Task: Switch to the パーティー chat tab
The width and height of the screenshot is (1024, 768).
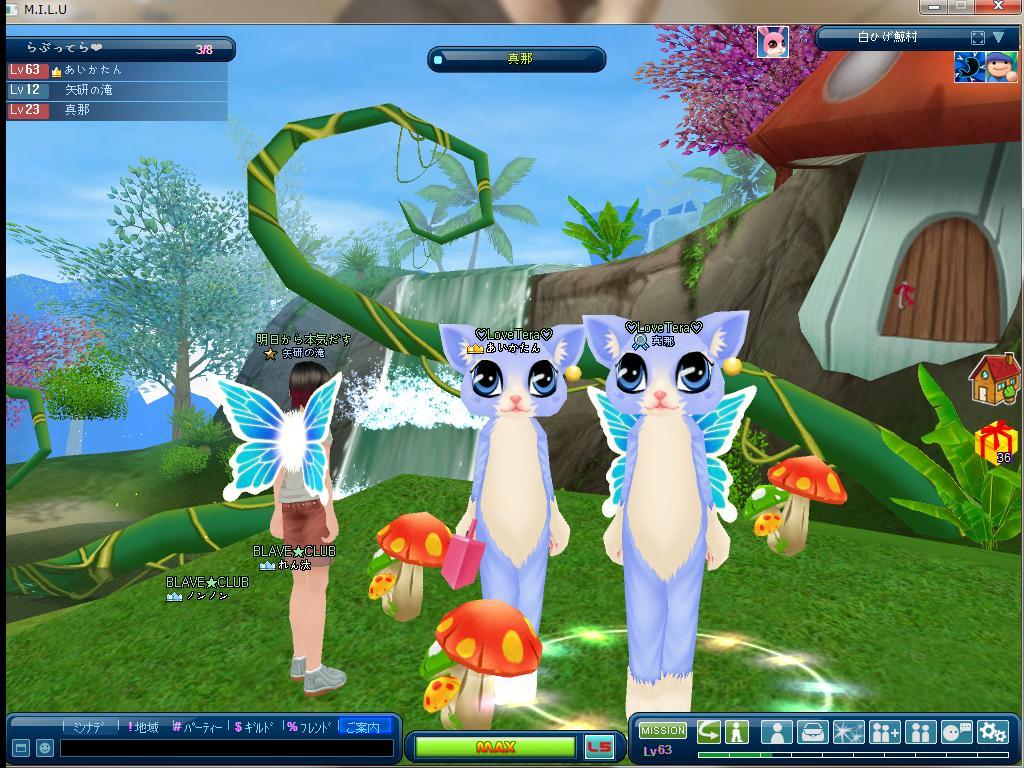Action: click(198, 727)
